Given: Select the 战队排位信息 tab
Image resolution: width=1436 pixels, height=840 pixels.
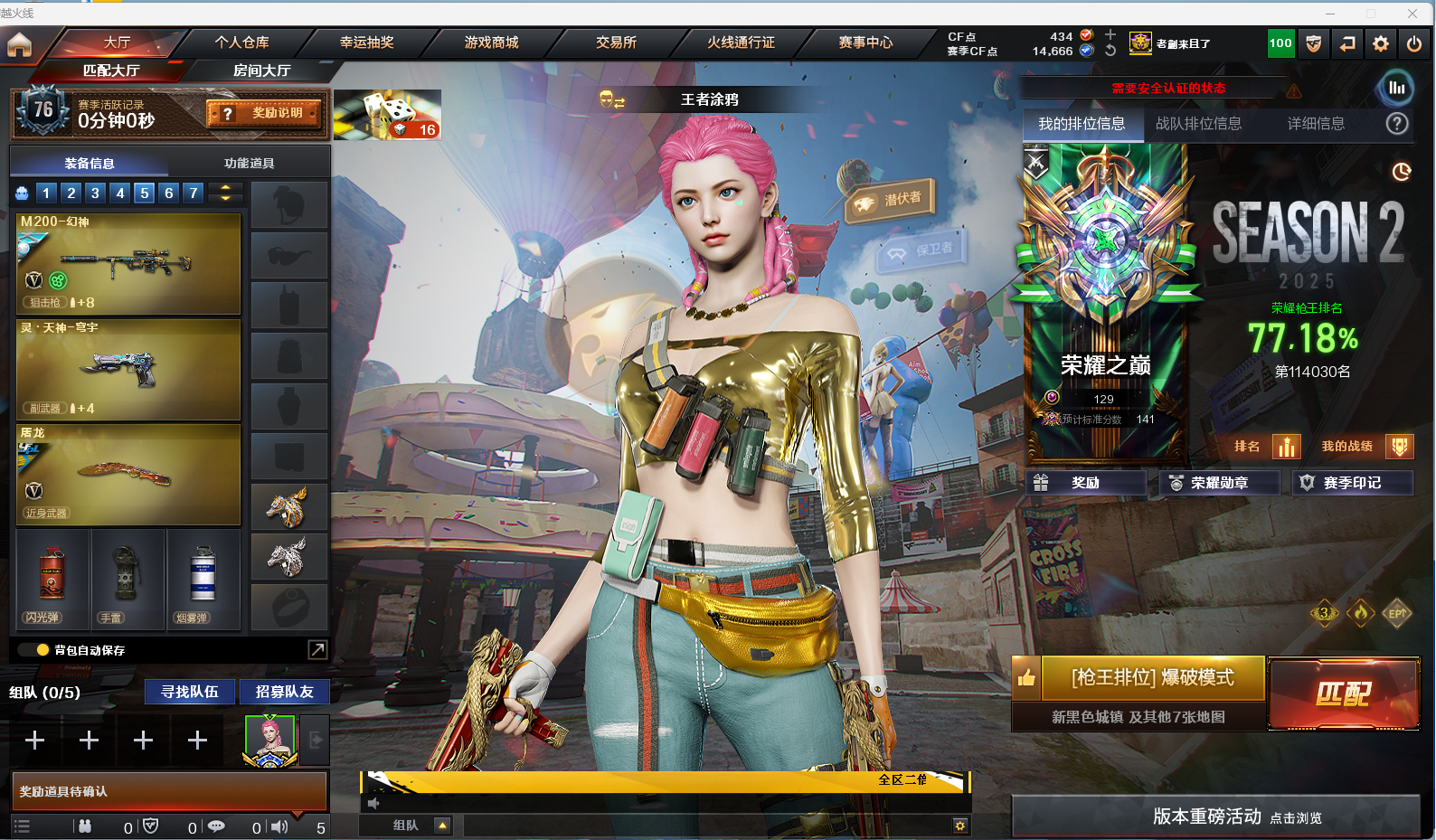Looking at the screenshot, I should (x=1198, y=124).
